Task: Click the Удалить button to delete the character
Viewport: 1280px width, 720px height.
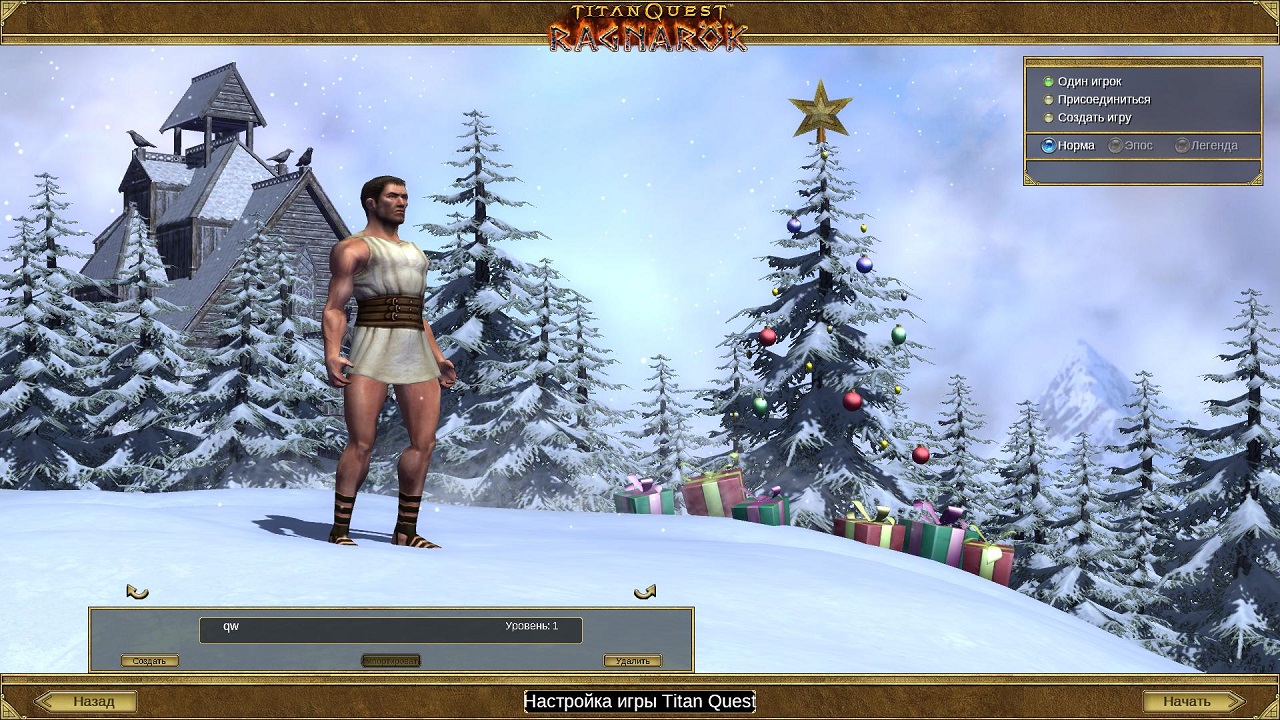Action: tap(632, 661)
